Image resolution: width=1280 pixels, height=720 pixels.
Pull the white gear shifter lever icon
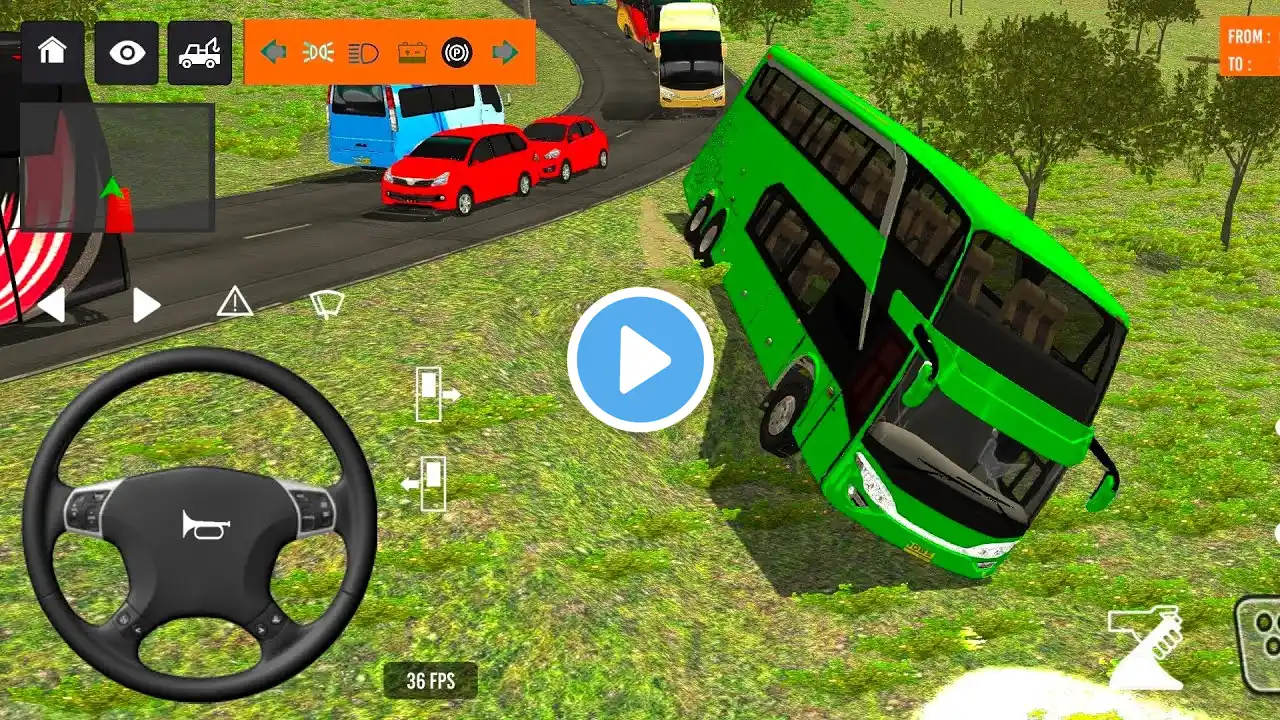click(1146, 647)
